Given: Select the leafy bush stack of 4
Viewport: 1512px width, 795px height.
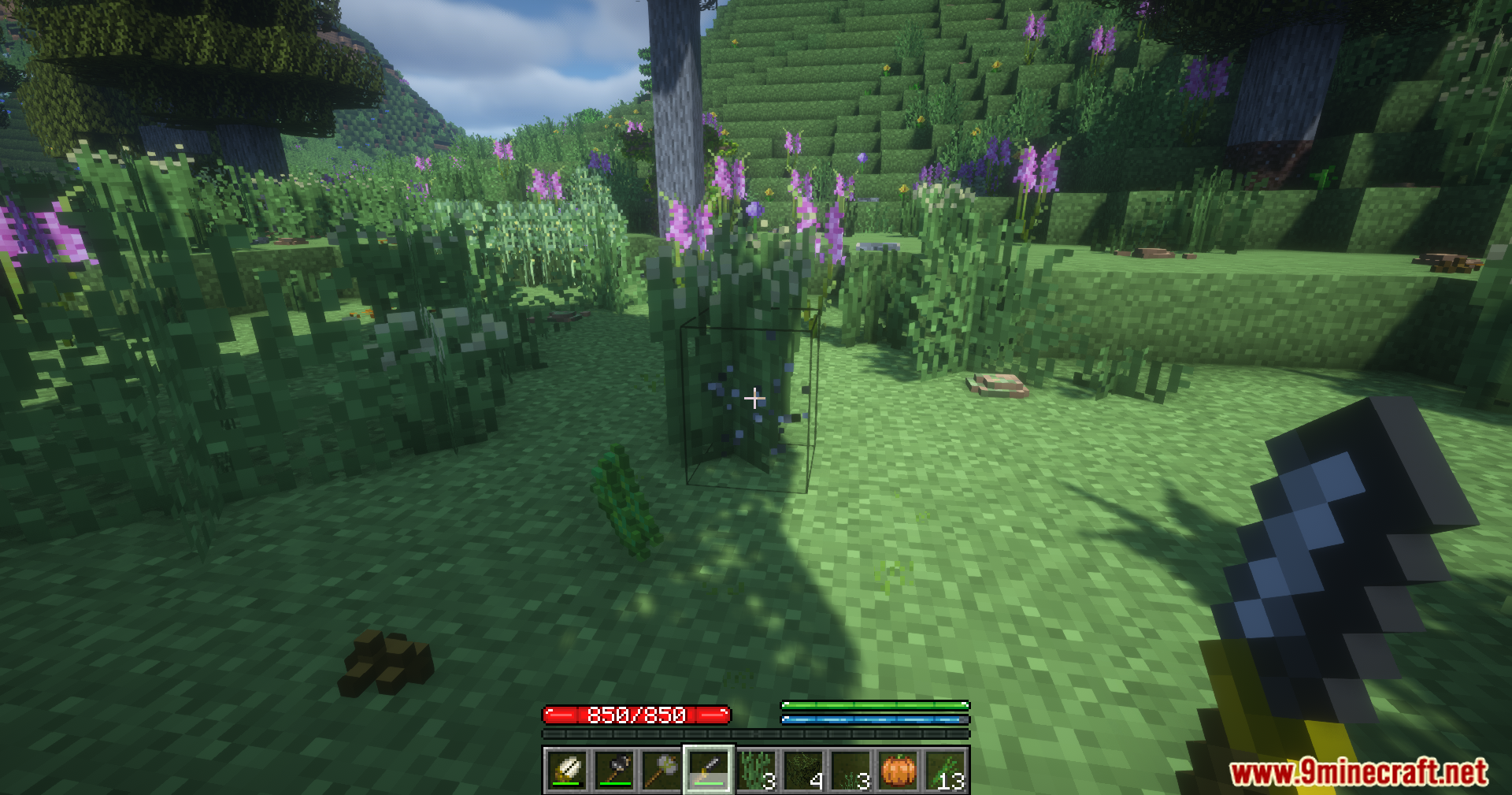Looking at the screenshot, I should tap(804, 770).
